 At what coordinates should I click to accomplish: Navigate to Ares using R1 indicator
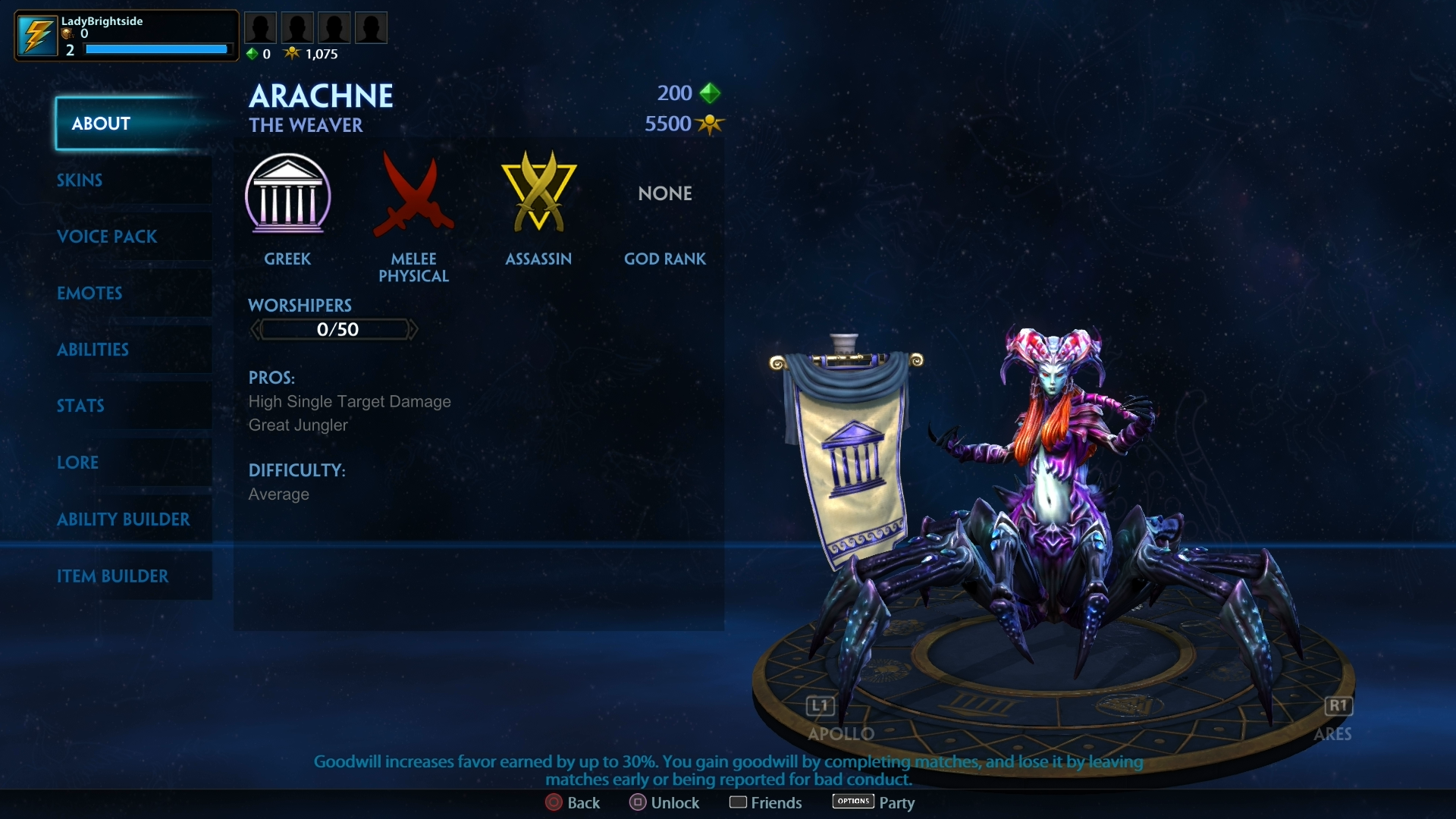(x=1338, y=705)
